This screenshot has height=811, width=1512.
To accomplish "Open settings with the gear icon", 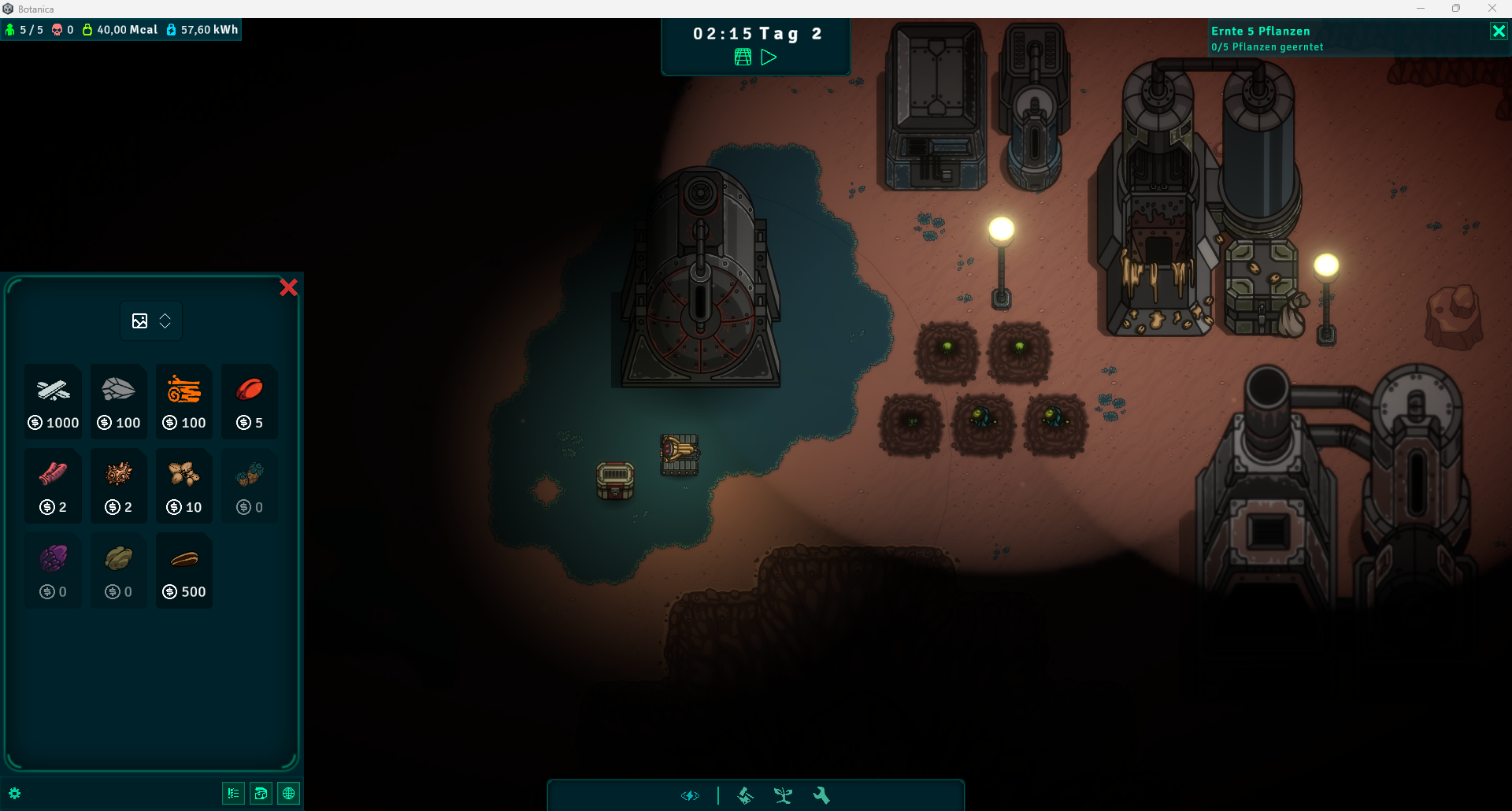I will (x=15, y=794).
